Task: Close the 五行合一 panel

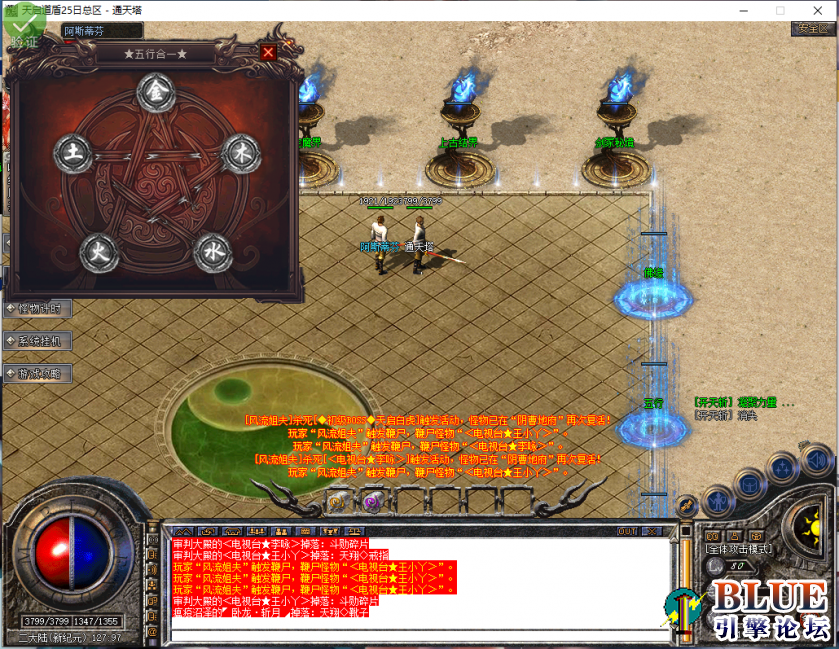Action: (267, 52)
